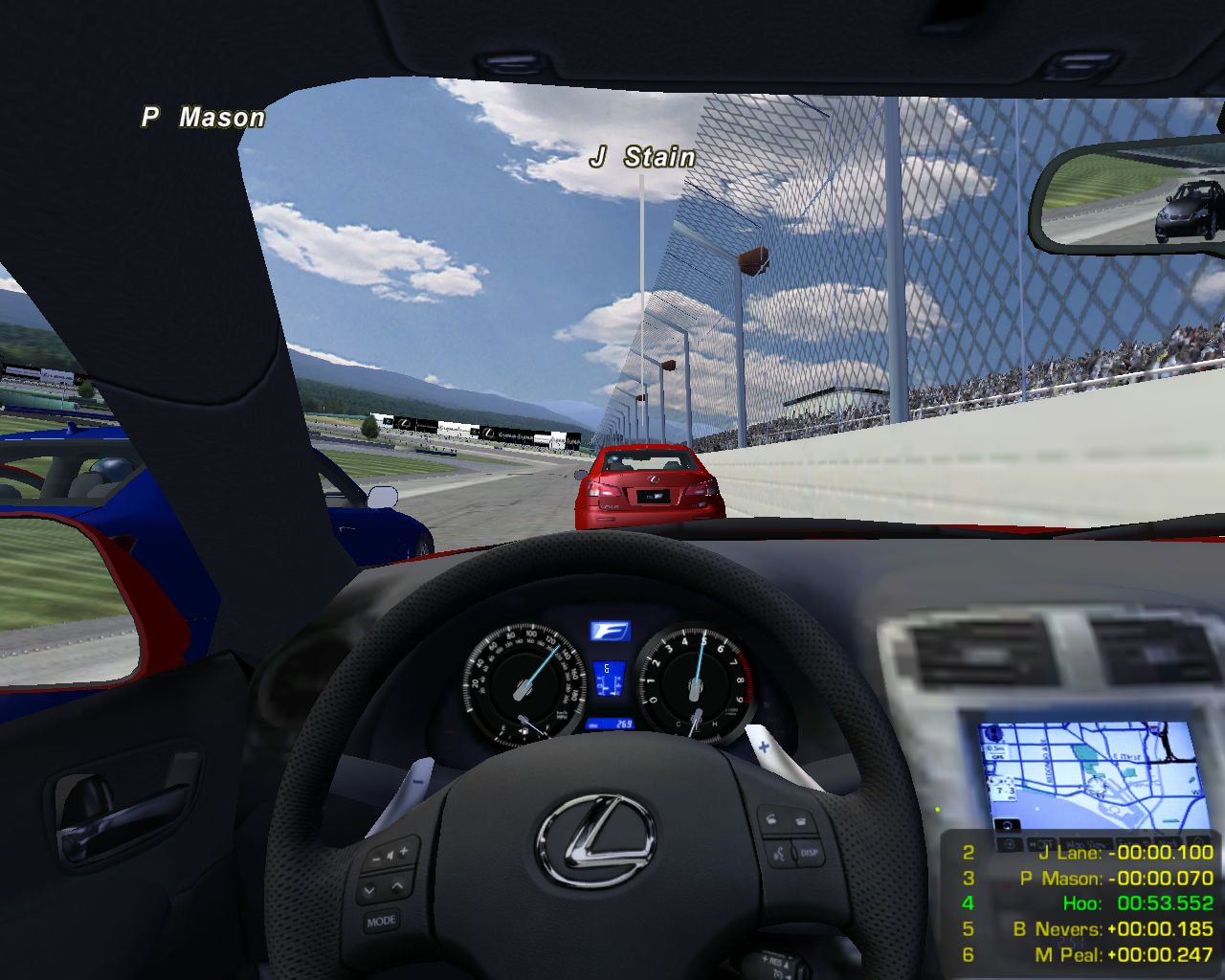This screenshot has width=1225, height=980.
Task: Click the GPS indicator on the navigation screen
Action: pos(995,756)
